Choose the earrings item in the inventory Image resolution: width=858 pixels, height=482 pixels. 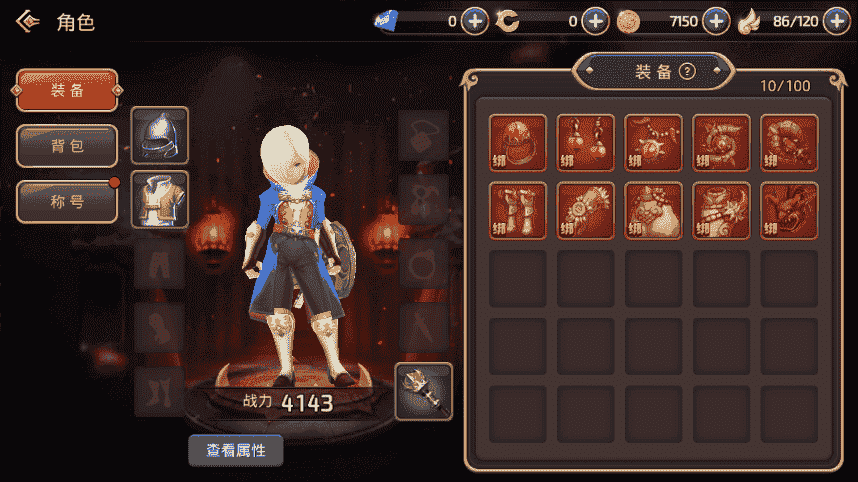(x=586, y=143)
